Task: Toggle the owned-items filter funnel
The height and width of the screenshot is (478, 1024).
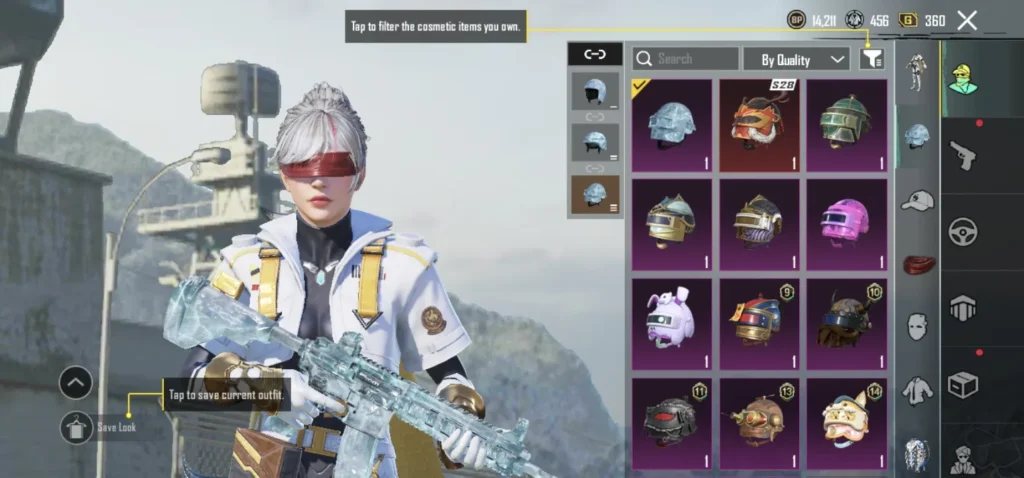Action: point(872,59)
